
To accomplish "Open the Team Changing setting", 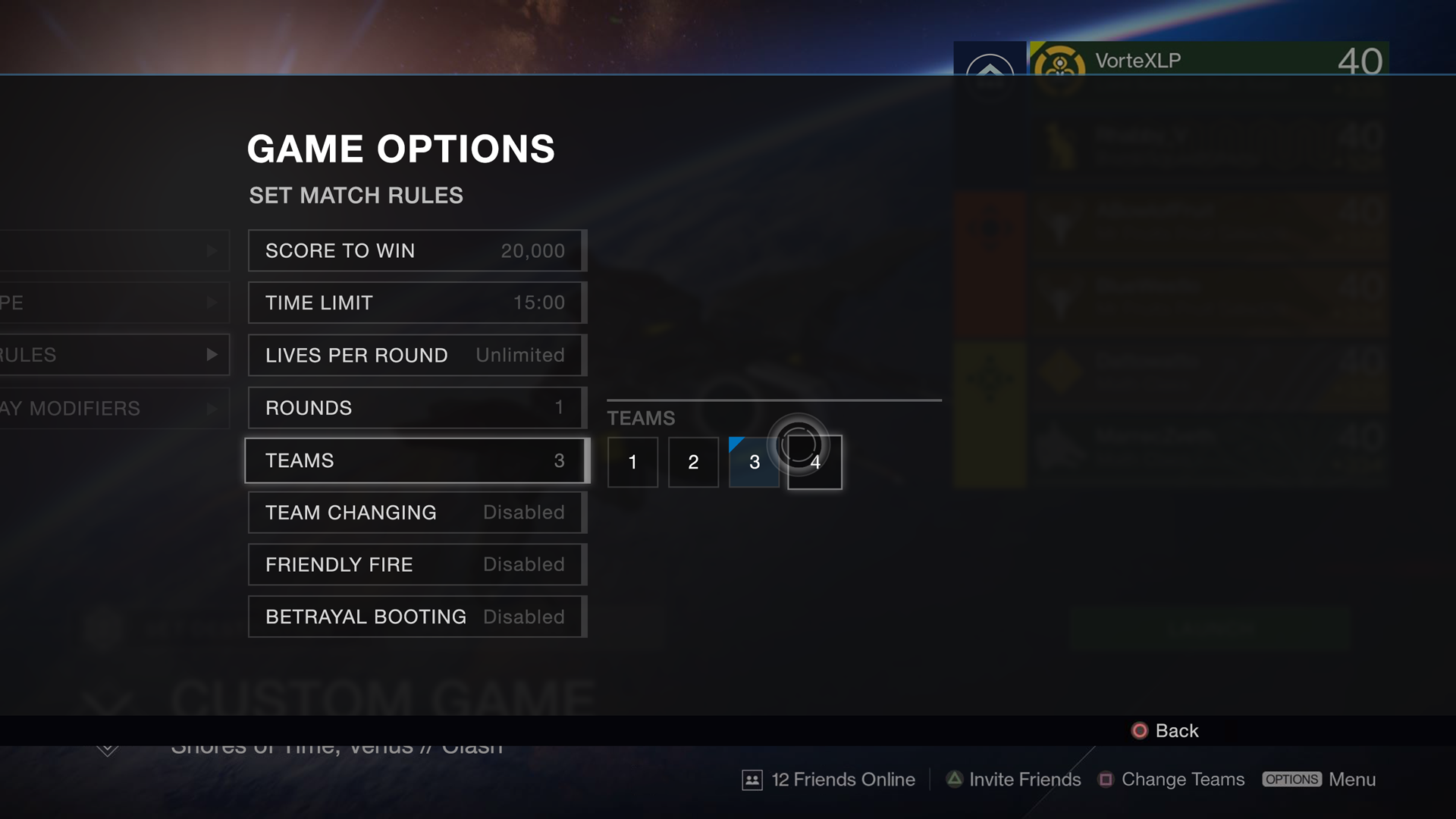I will 416,513.
